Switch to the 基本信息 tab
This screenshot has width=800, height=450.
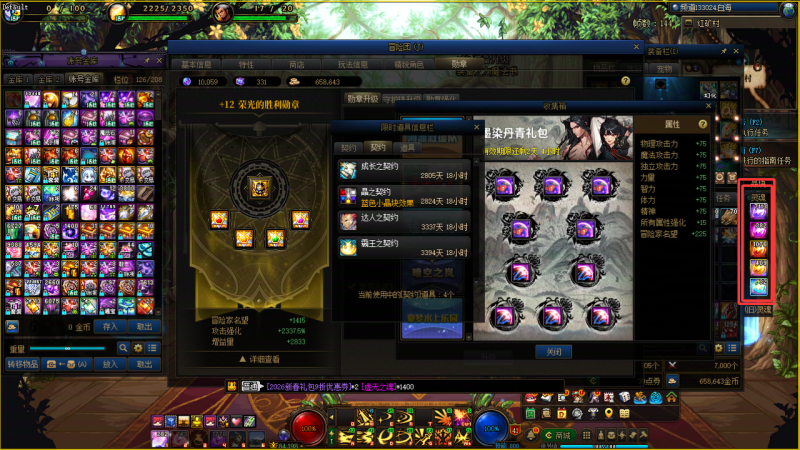[x=196, y=63]
